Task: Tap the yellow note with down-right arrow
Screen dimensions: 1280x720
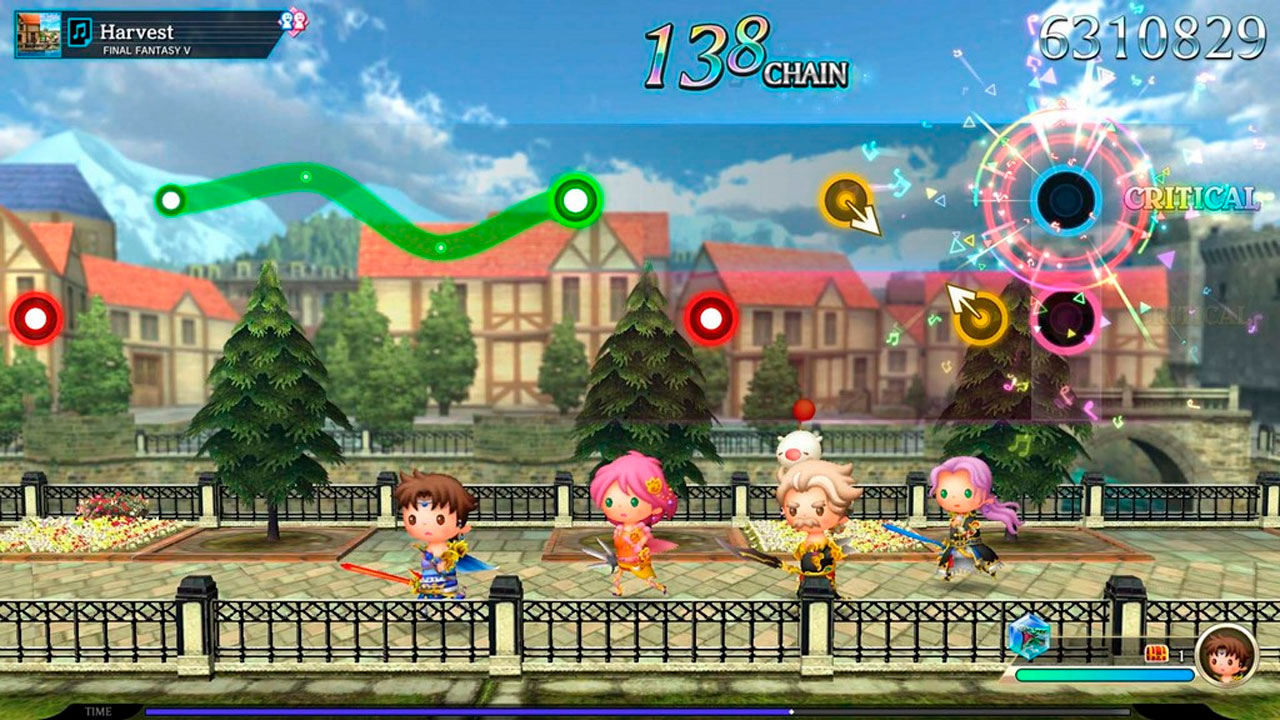Action: click(846, 198)
